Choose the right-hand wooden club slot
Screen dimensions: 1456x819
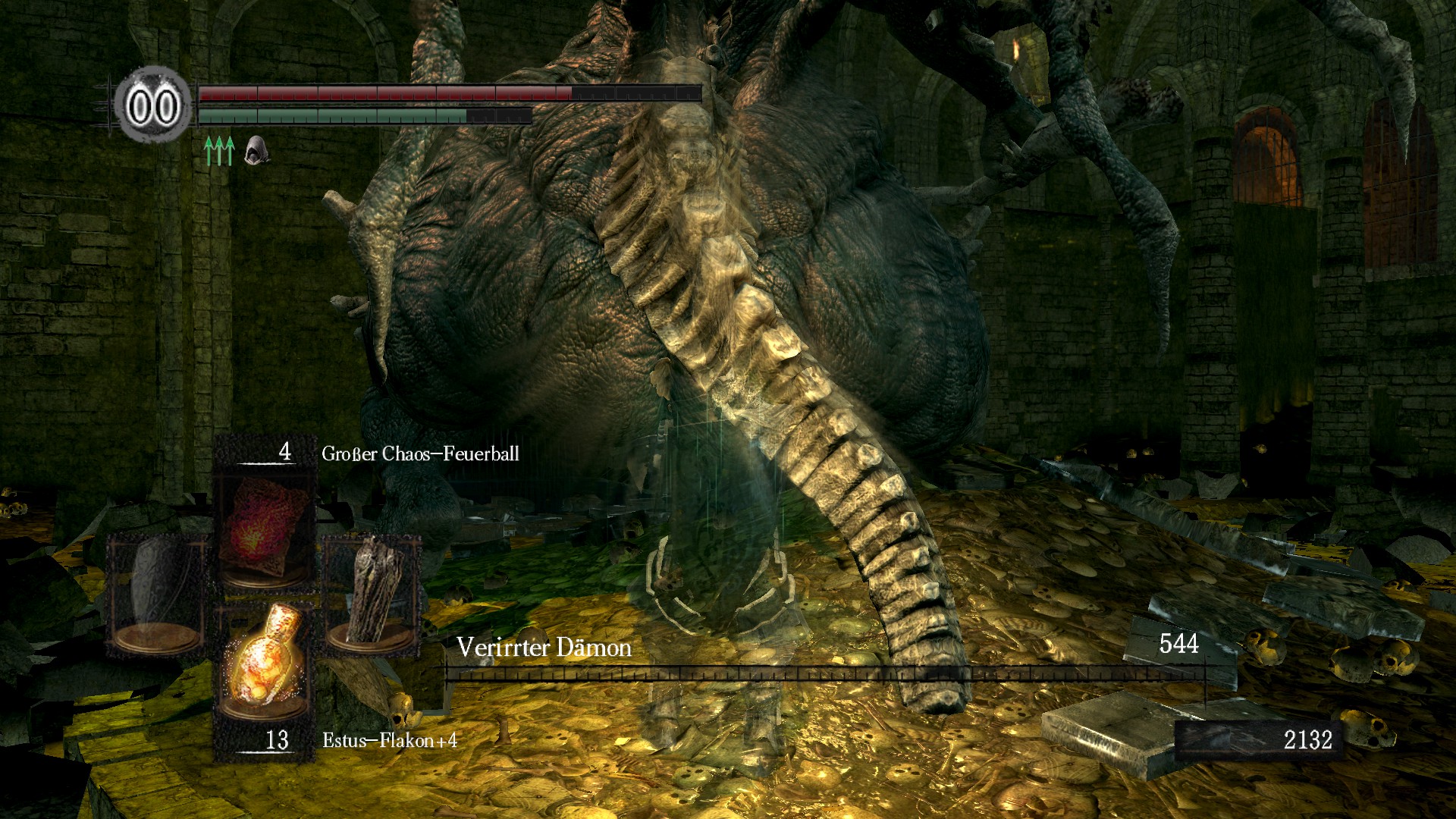(372, 593)
